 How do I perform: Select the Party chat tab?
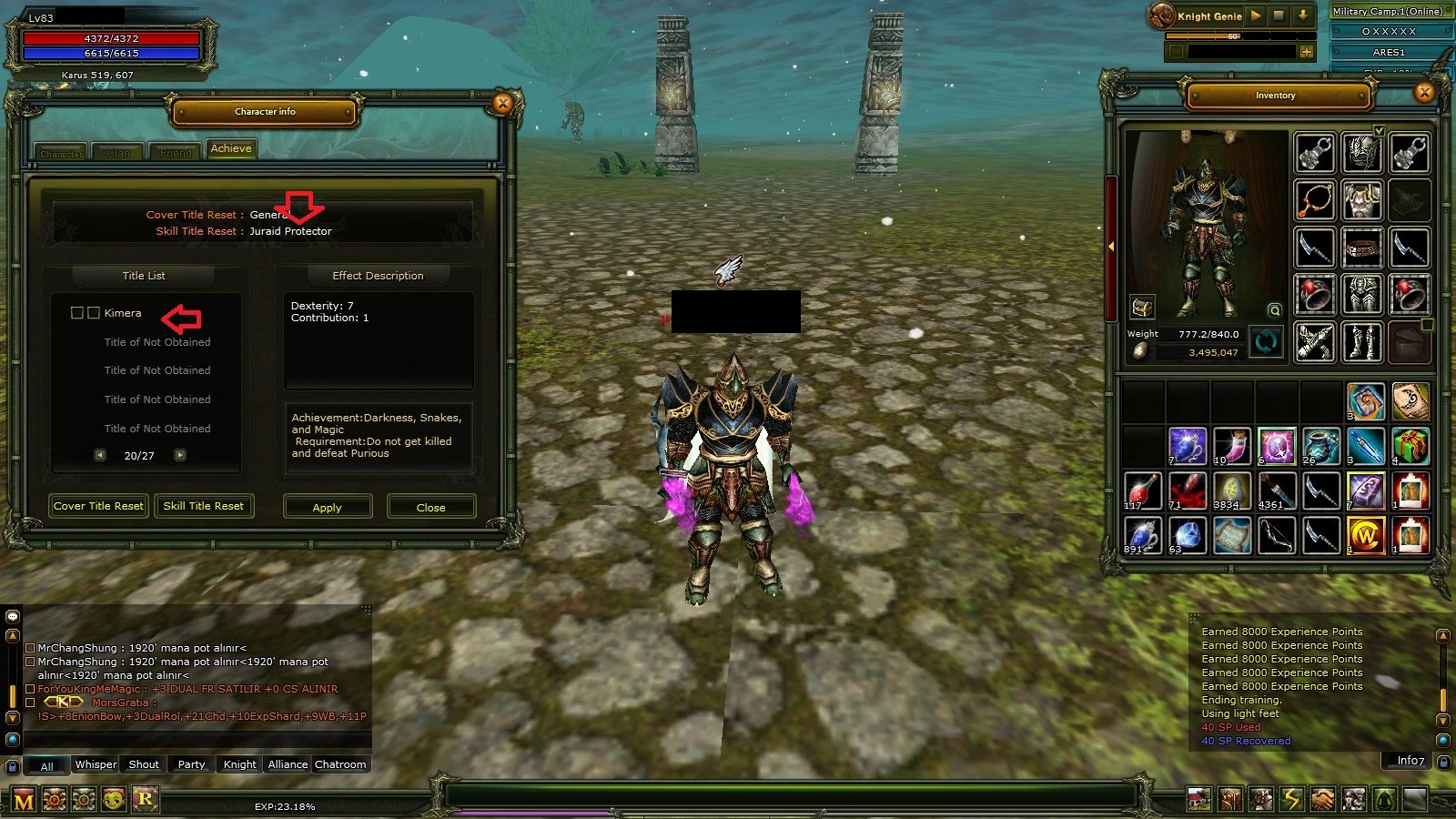(x=190, y=764)
